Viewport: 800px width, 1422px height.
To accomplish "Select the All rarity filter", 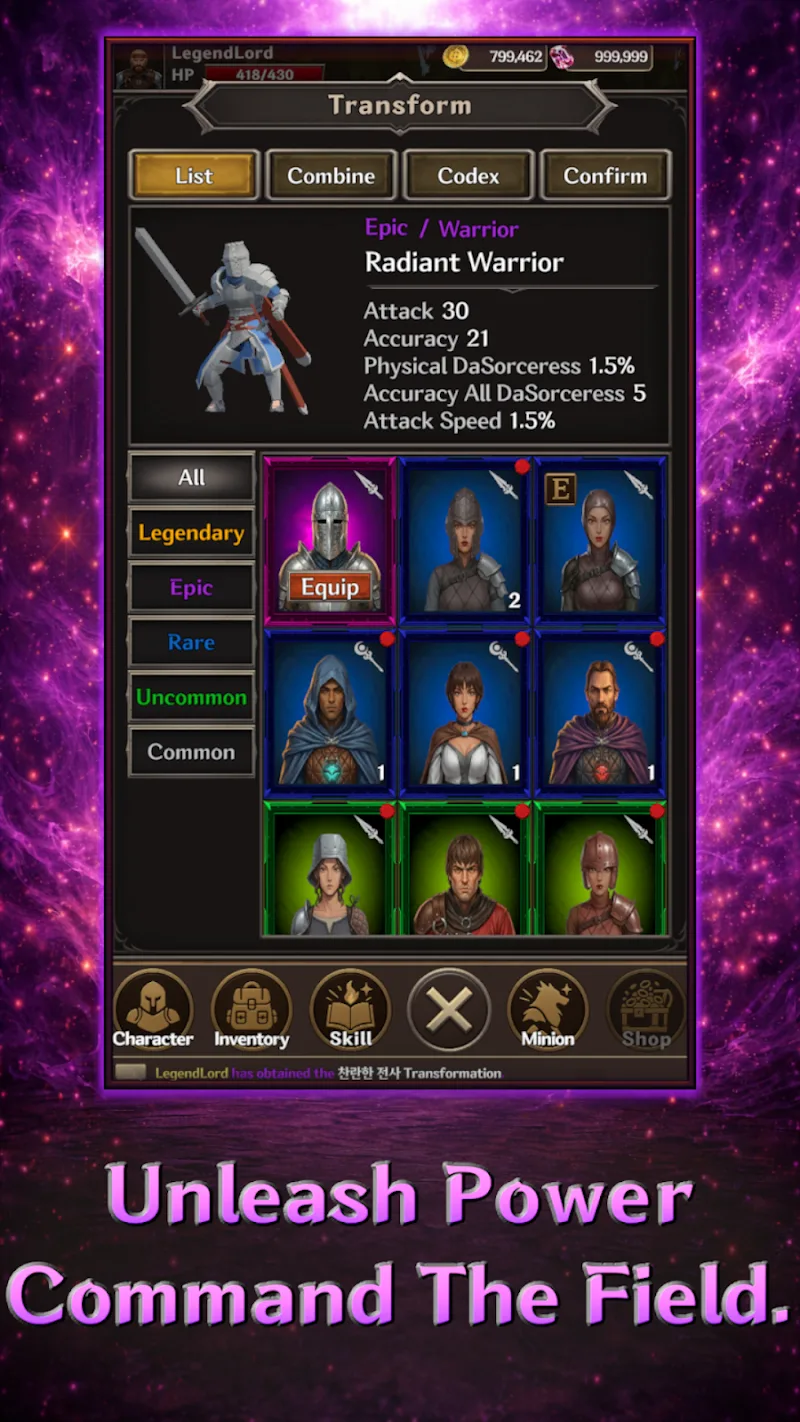I will click(x=191, y=478).
